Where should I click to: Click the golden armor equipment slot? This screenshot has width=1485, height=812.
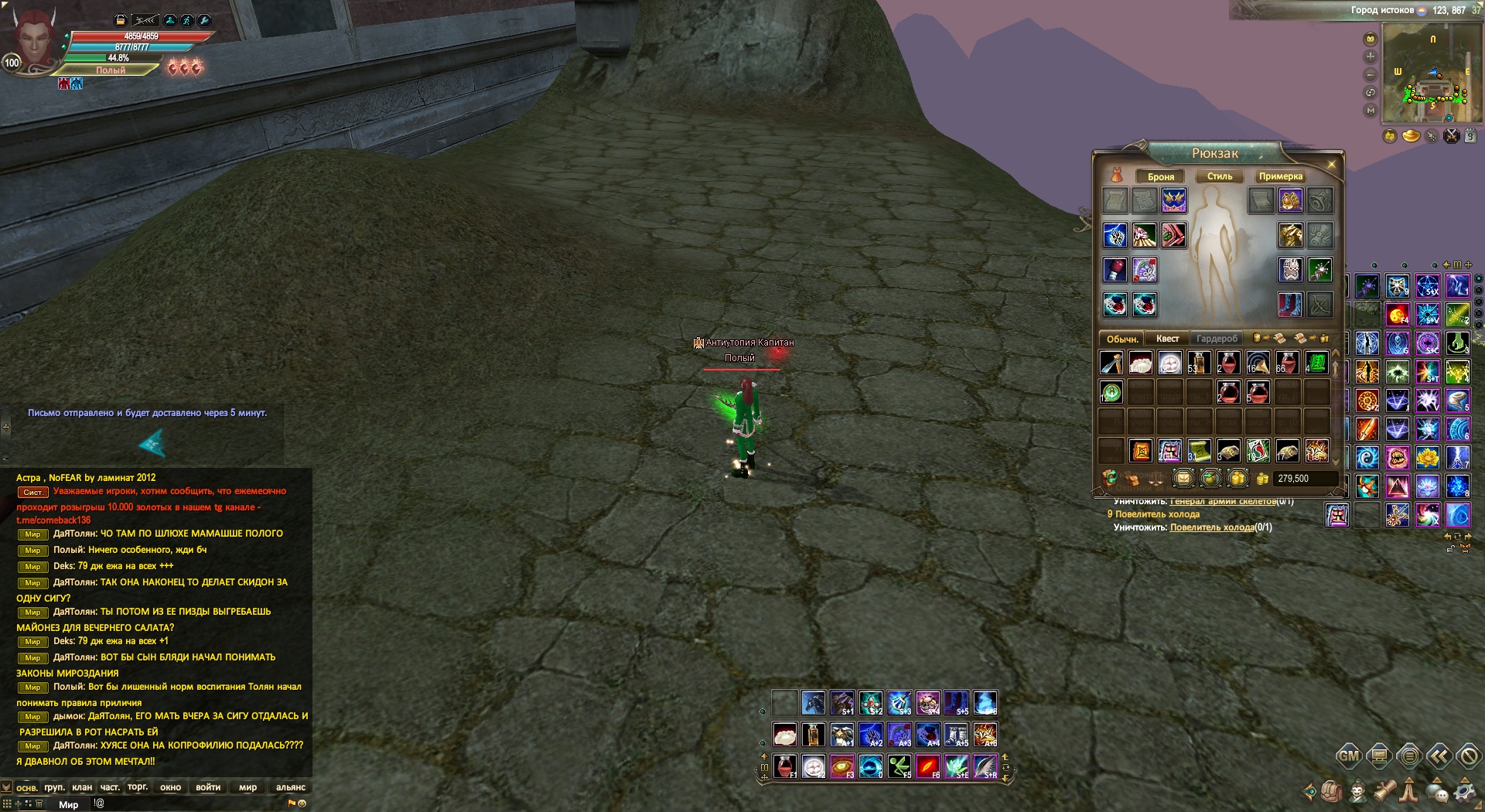point(1290,235)
